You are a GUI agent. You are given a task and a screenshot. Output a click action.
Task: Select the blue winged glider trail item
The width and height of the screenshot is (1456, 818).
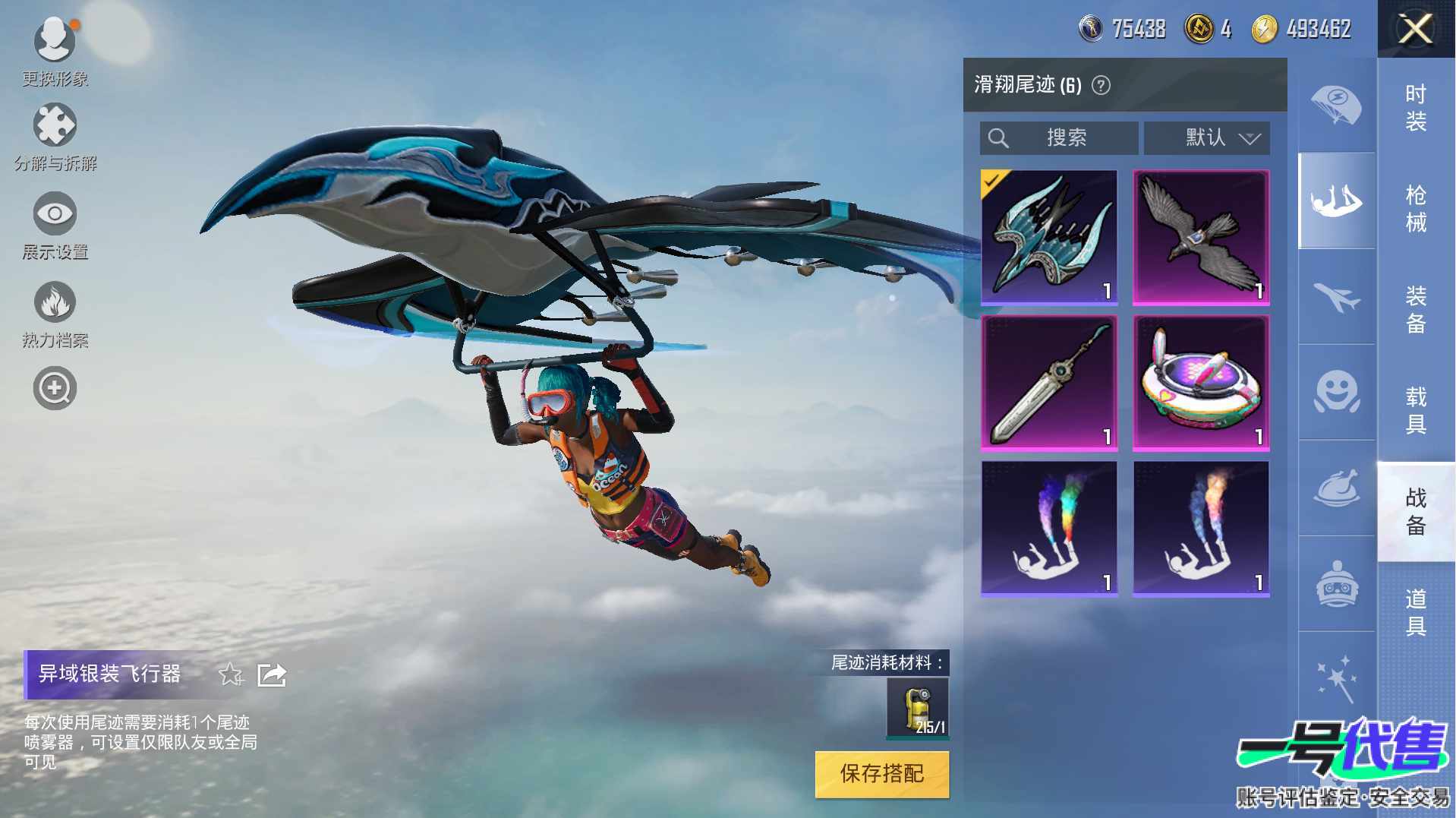(x=1049, y=237)
